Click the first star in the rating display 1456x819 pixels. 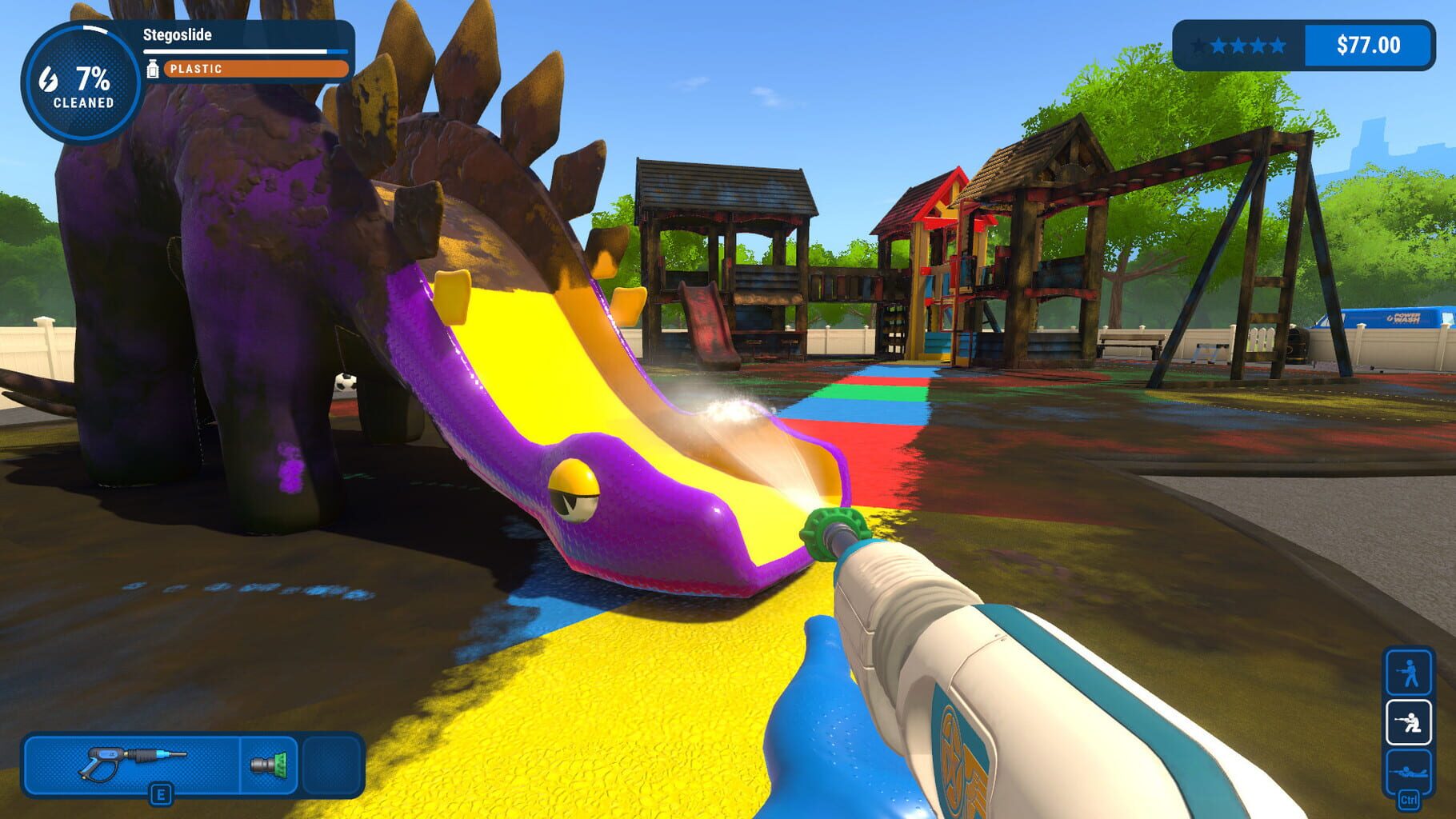(x=1201, y=44)
